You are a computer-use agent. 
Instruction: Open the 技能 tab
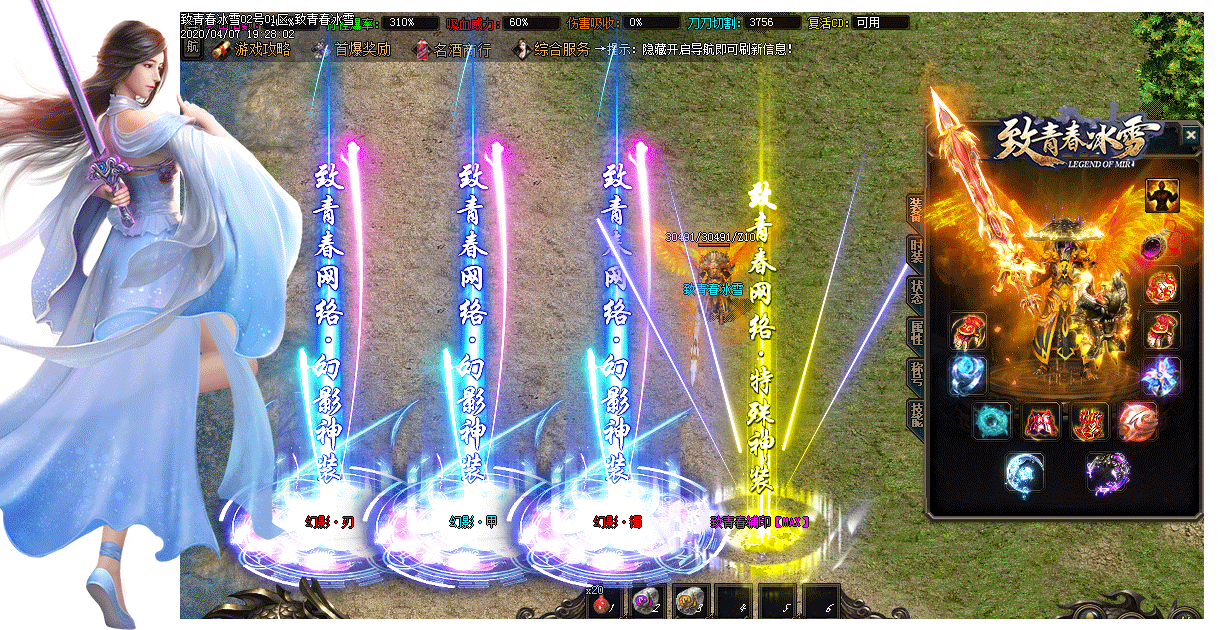[x=915, y=413]
